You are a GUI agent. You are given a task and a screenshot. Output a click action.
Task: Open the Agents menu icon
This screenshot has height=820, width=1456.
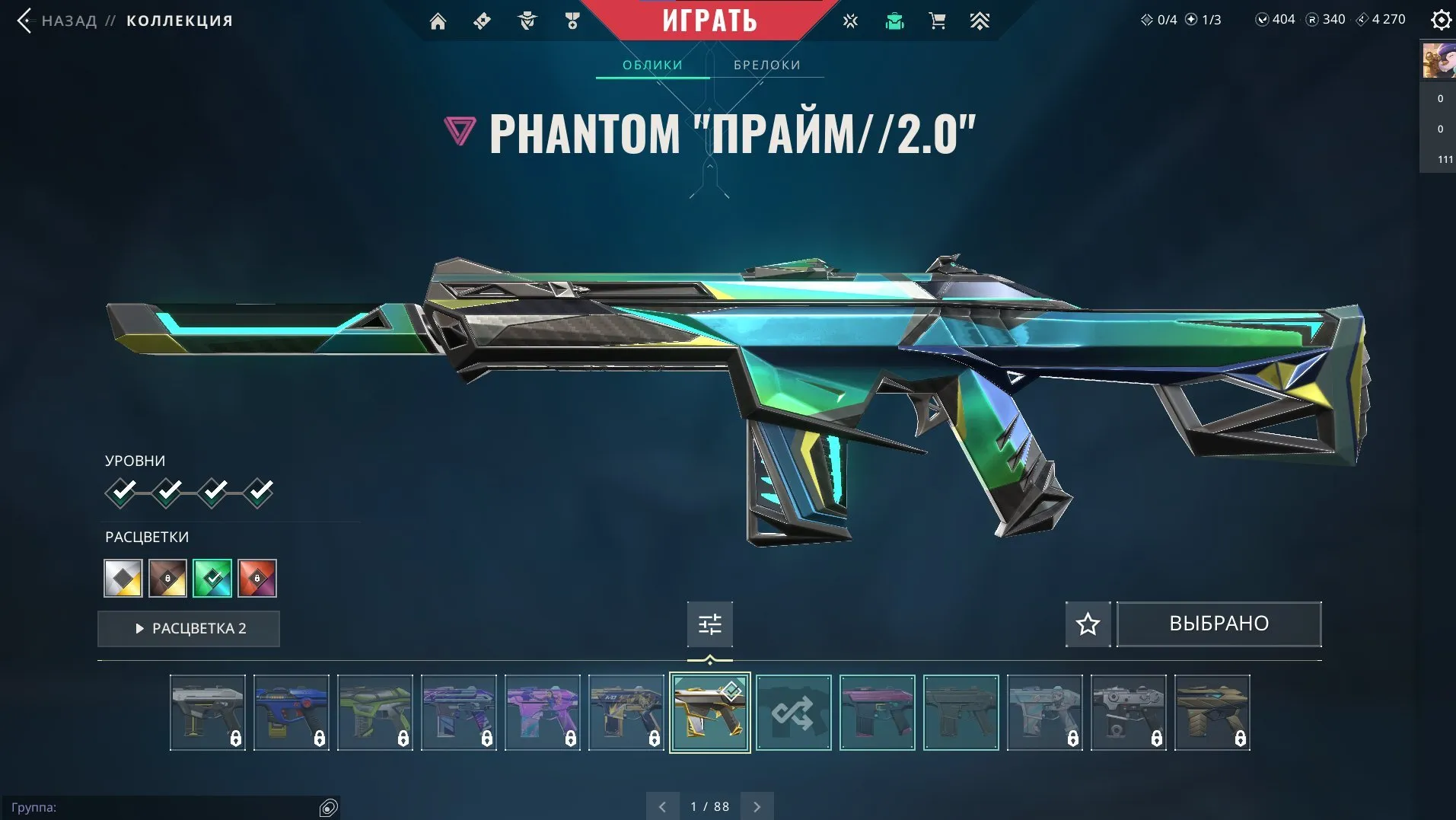(525, 21)
